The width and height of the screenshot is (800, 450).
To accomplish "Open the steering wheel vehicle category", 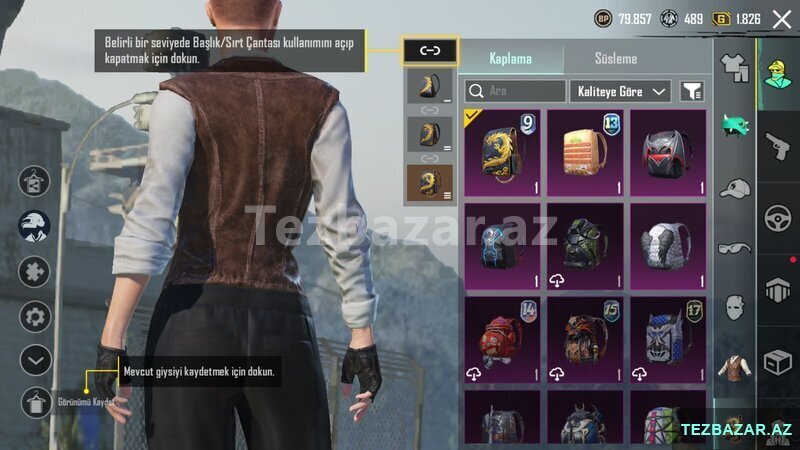I will 777,218.
